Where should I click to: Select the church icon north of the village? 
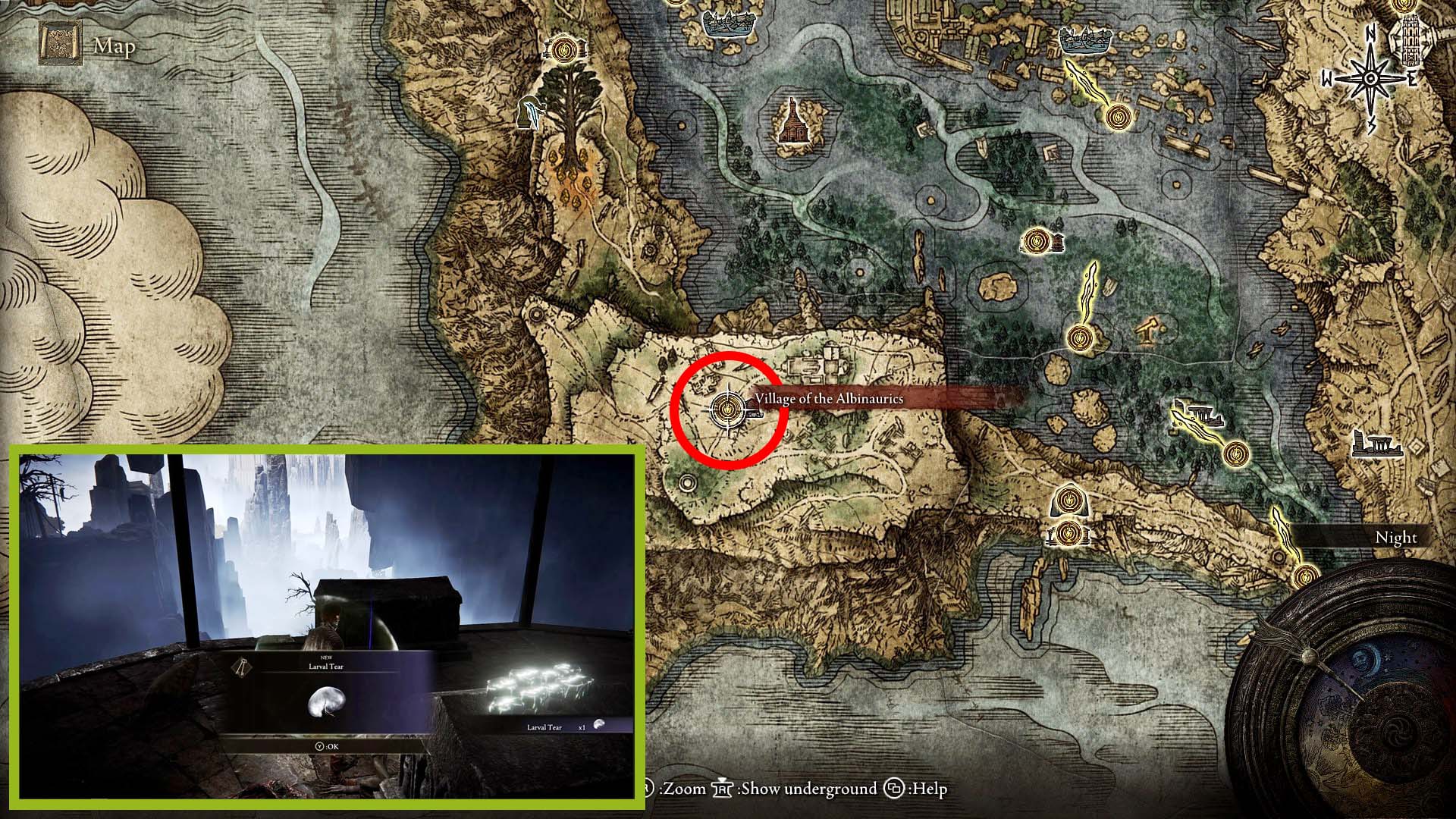click(793, 120)
